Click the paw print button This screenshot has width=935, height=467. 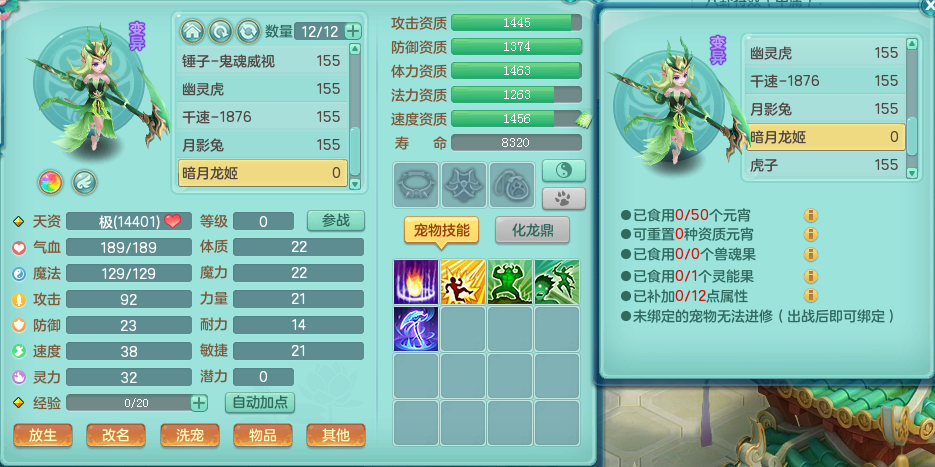563,197
